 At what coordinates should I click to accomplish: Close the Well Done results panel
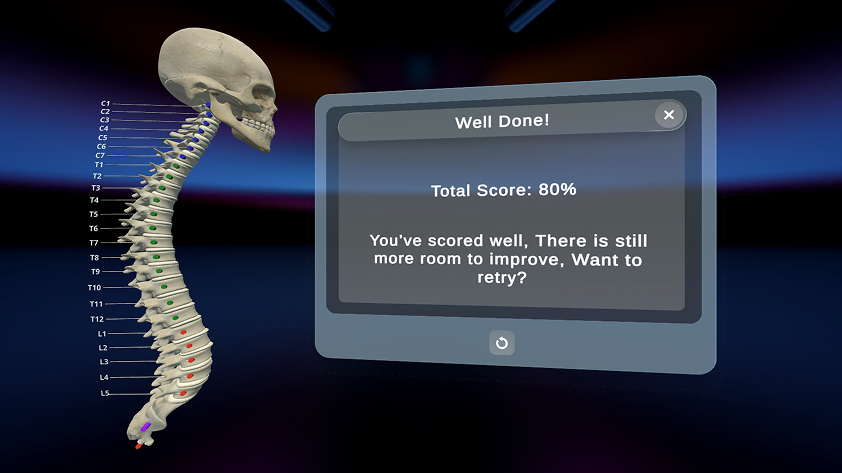[x=669, y=115]
